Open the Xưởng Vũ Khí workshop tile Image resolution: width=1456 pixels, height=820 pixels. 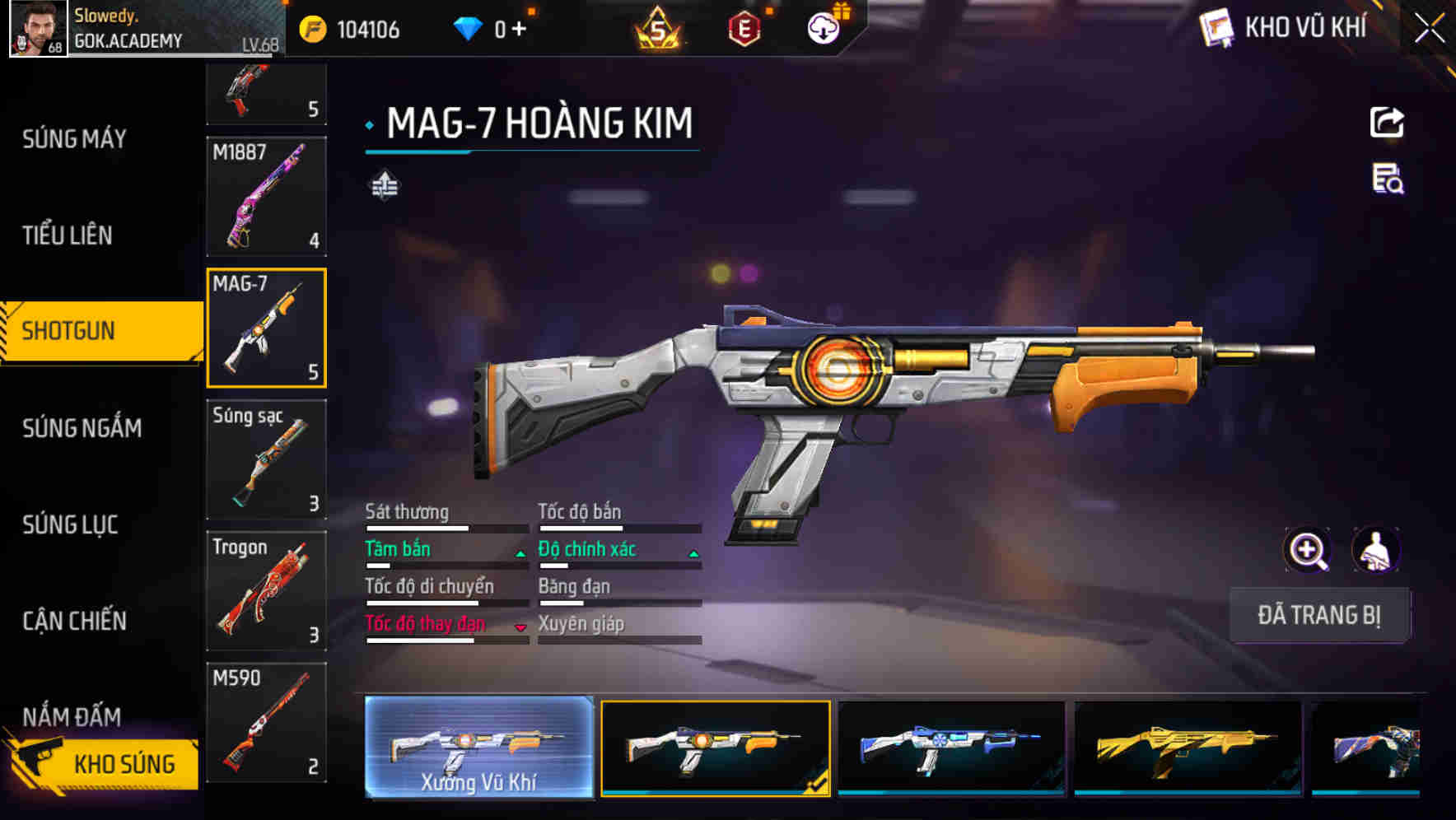click(x=478, y=747)
